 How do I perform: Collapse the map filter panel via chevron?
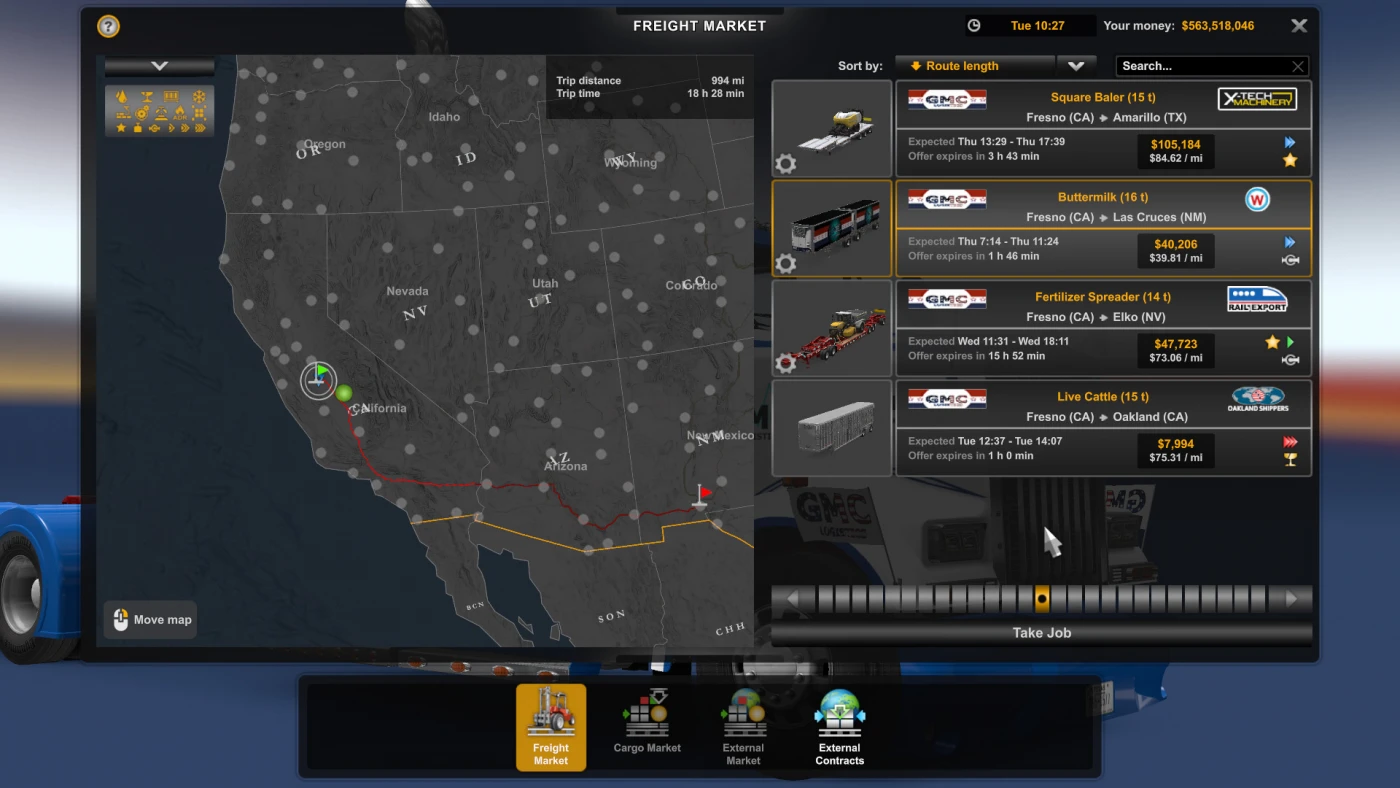pos(159,64)
